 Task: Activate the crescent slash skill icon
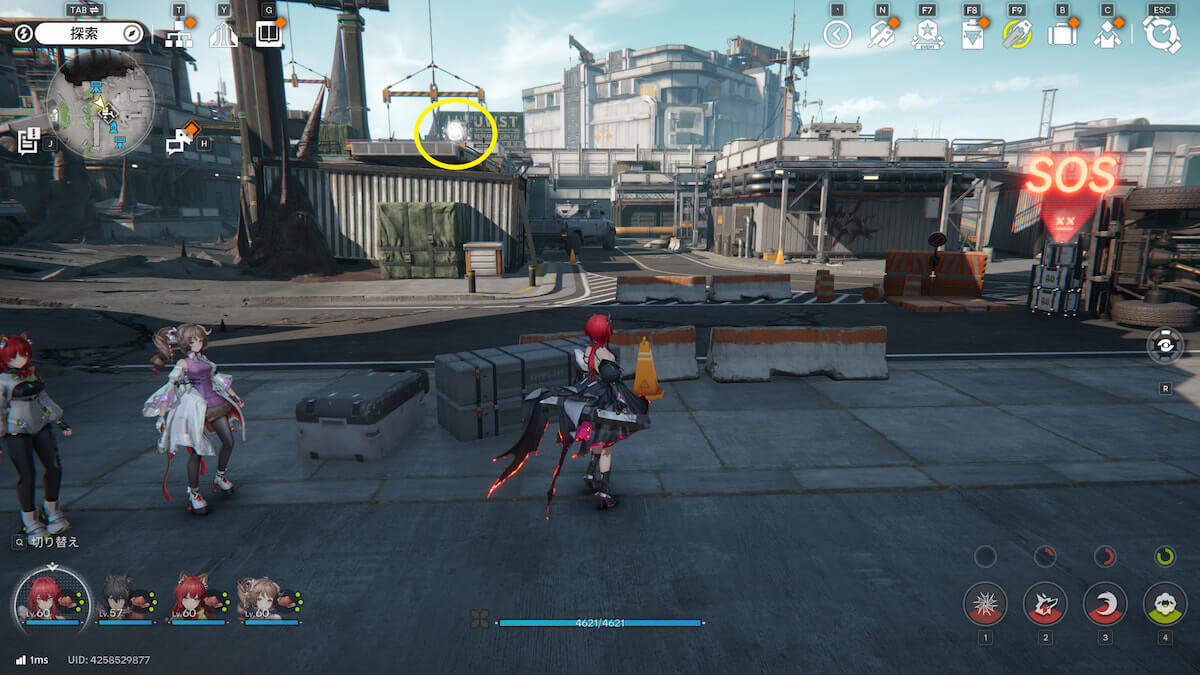click(1105, 603)
